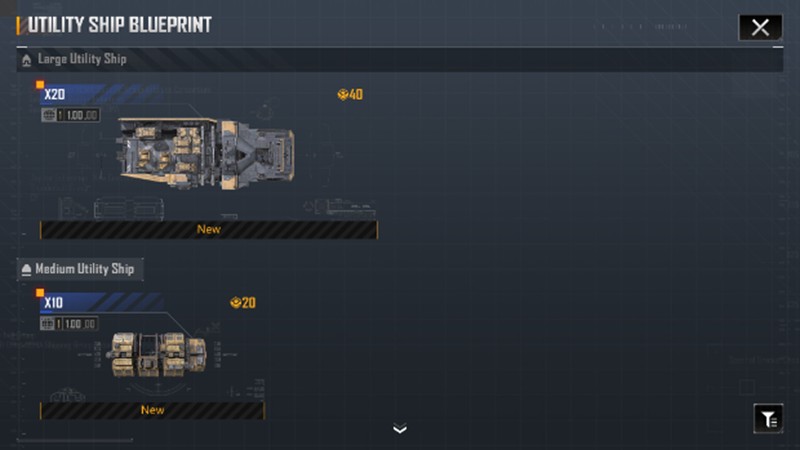Viewport: 800px width, 450px height.
Task: Open the blueprint filter options
Action: [768, 419]
